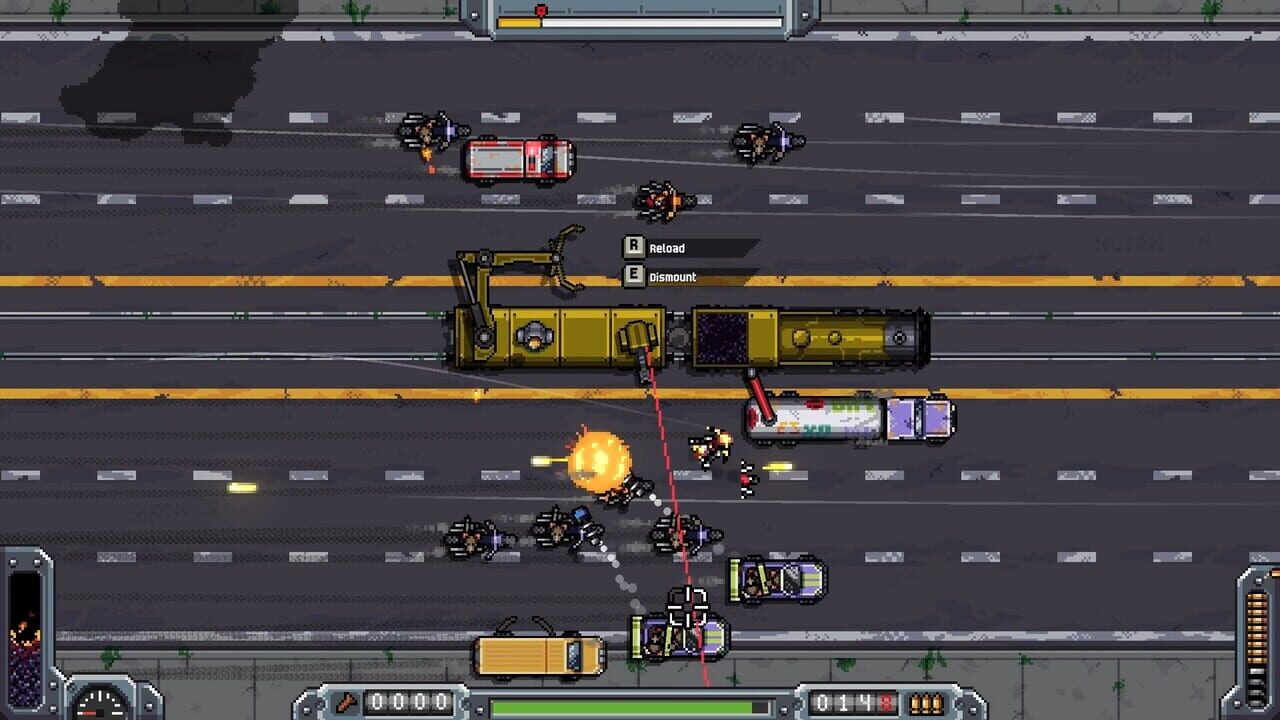Screen dimensions: 1280x720
Task: Click the crosshair targeting reticle
Action: click(x=690, y=605)
